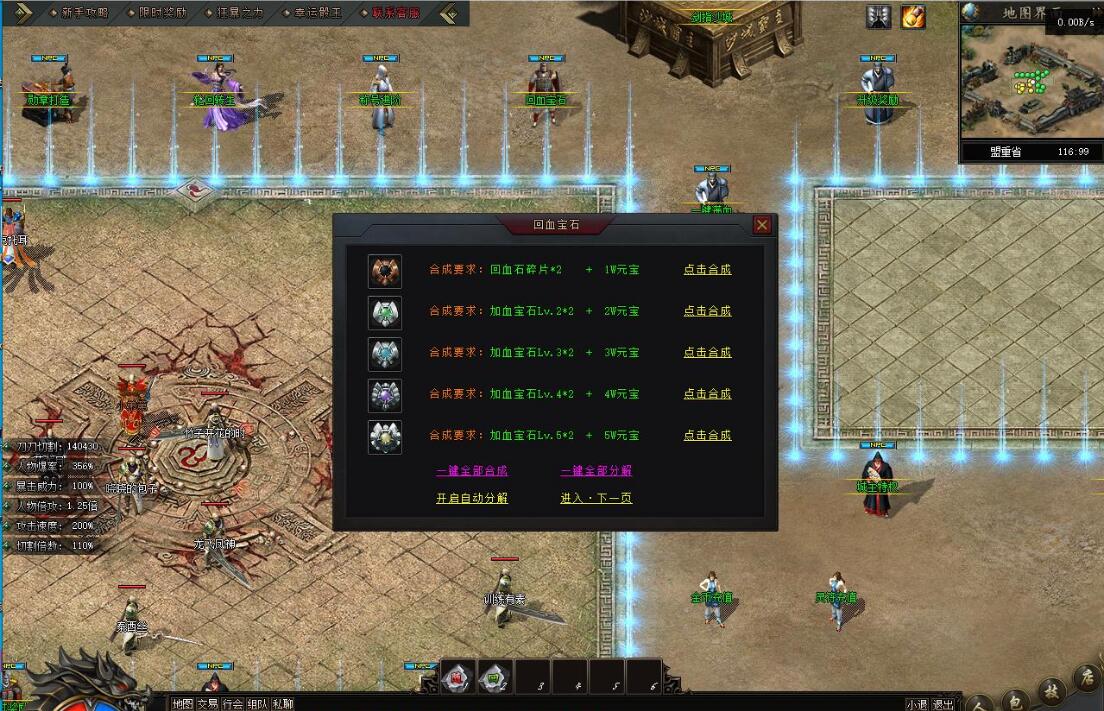Click 点击合成 for the 加血宝石Lv.5 recipe
Viewport: 1104px width, 711px height.
coord(707,436)
